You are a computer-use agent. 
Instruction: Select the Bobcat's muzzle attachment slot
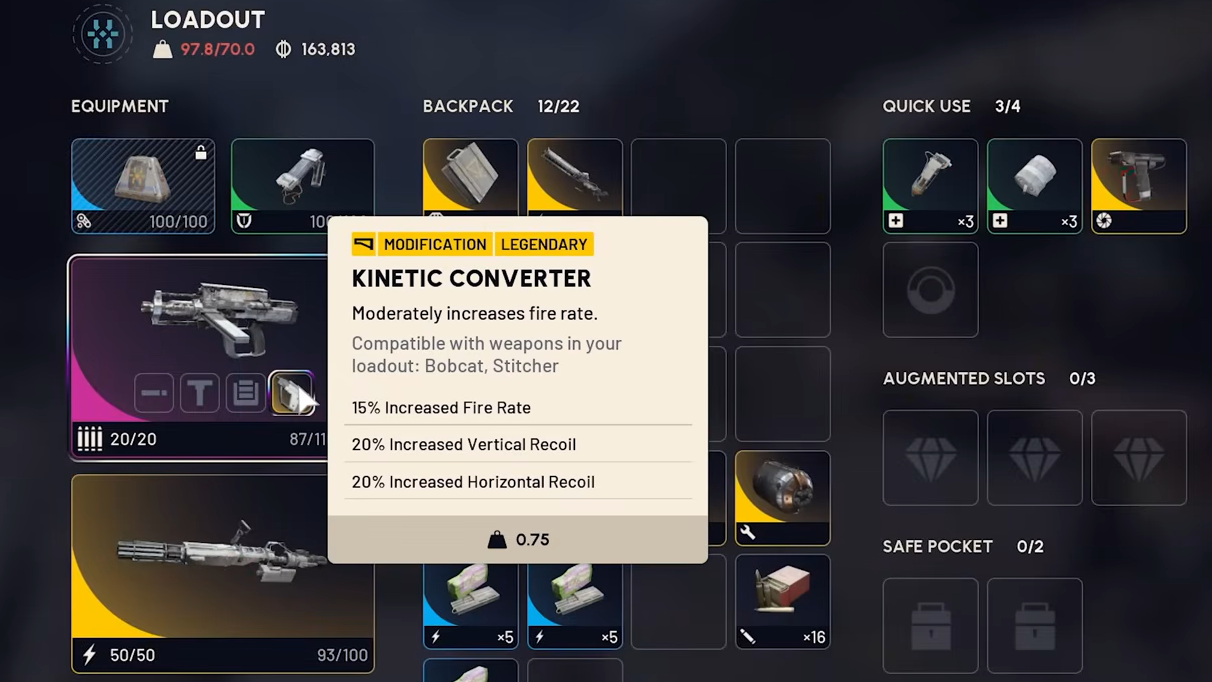pos(154,393)
